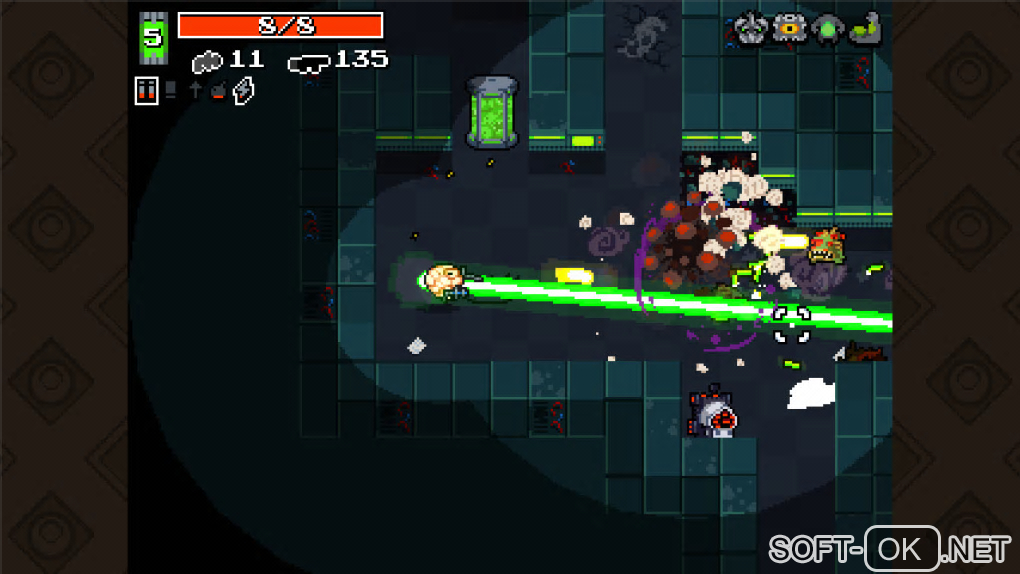Click the green rad canister level indicator
Screen dimensions: 1020x574
coord(153,38)
